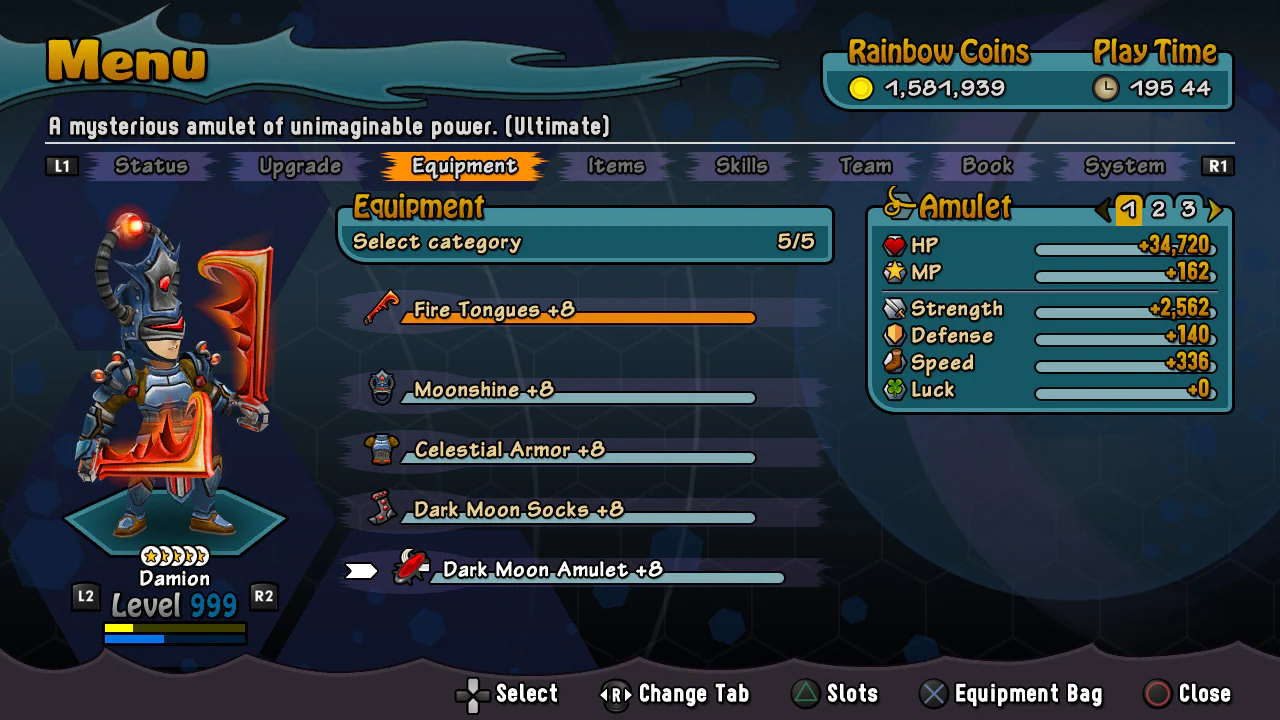Select the Speed boot stat icon

point(895,363)
